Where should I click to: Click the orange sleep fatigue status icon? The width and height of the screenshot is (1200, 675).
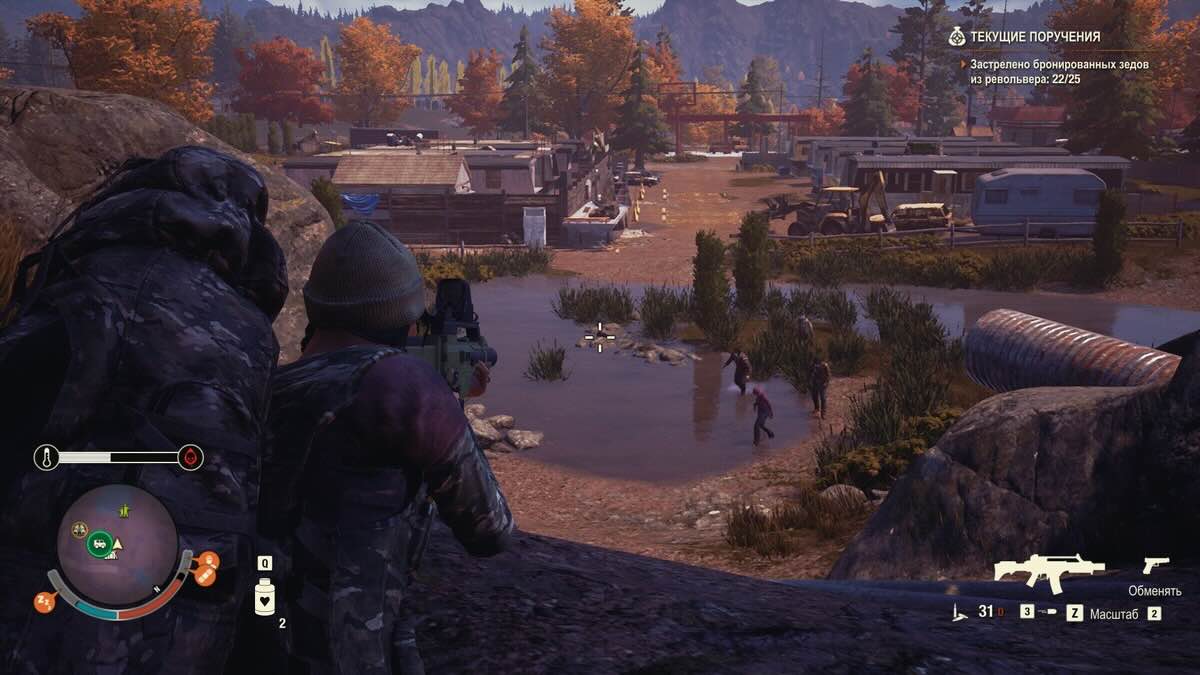45,602
